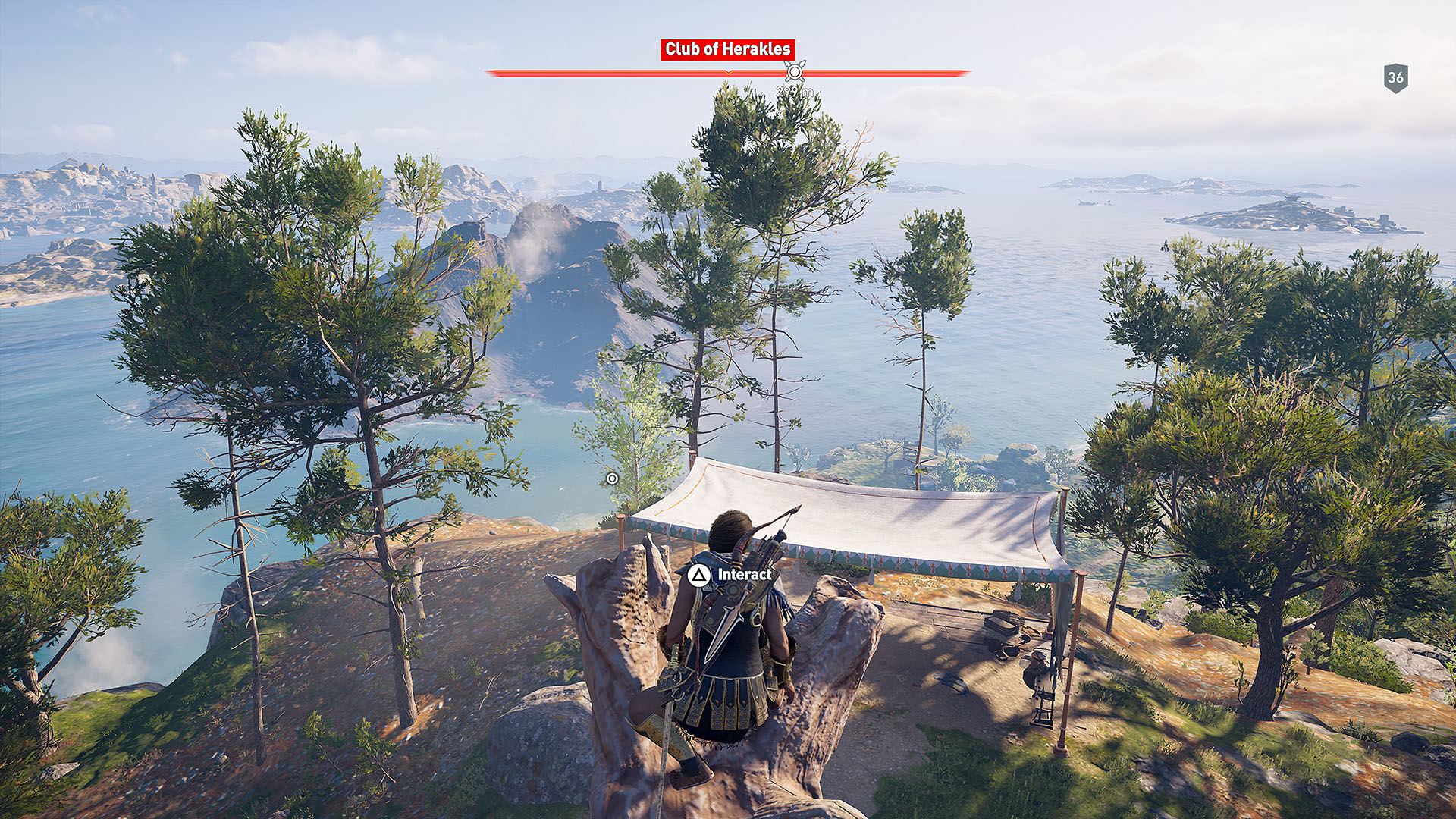This screenshot has width=1456, height=819.
Task: Select the player character standing on the tree stump
Action: coord(732,645)
